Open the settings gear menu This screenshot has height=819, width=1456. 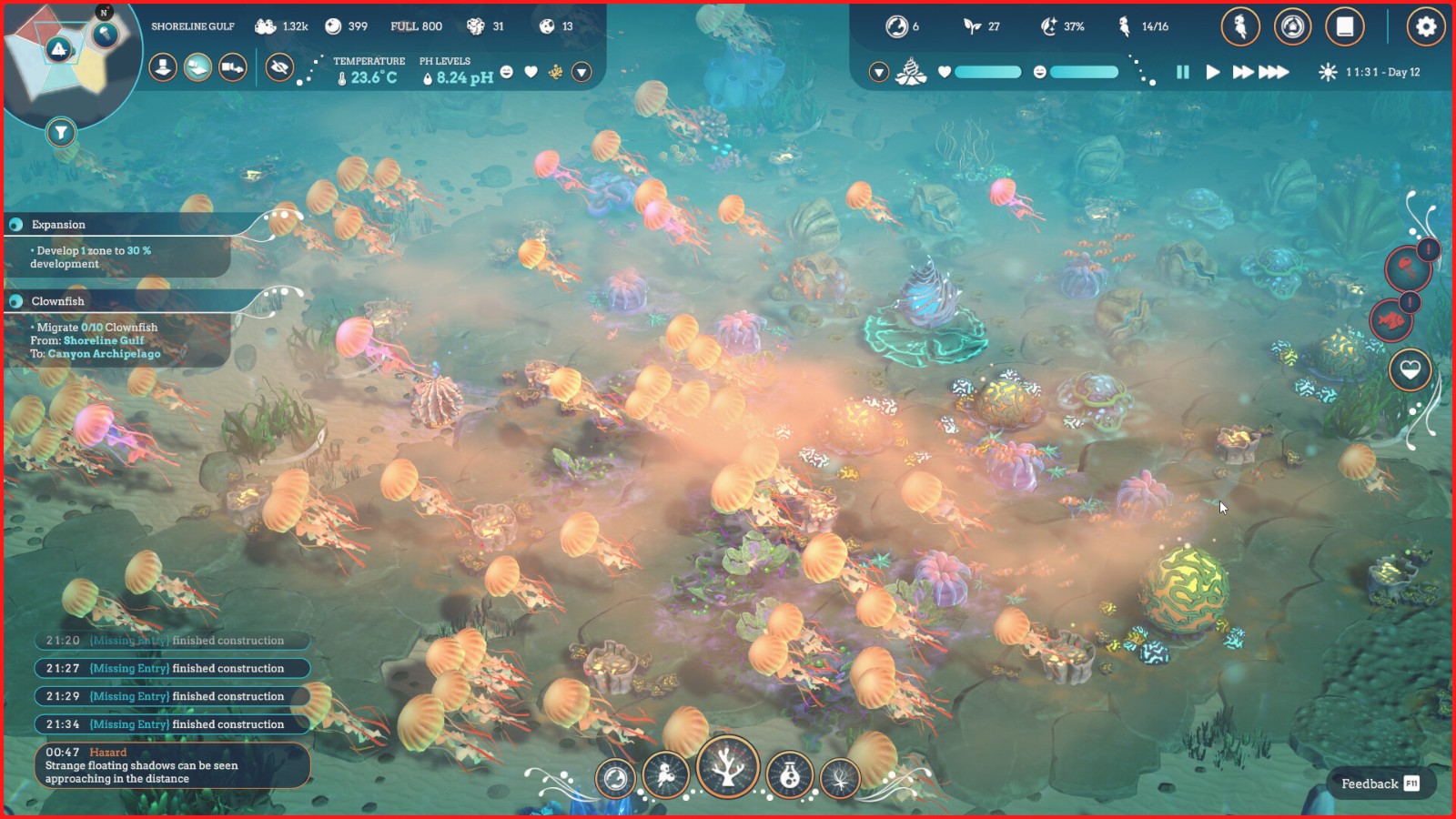point(1425,27)
